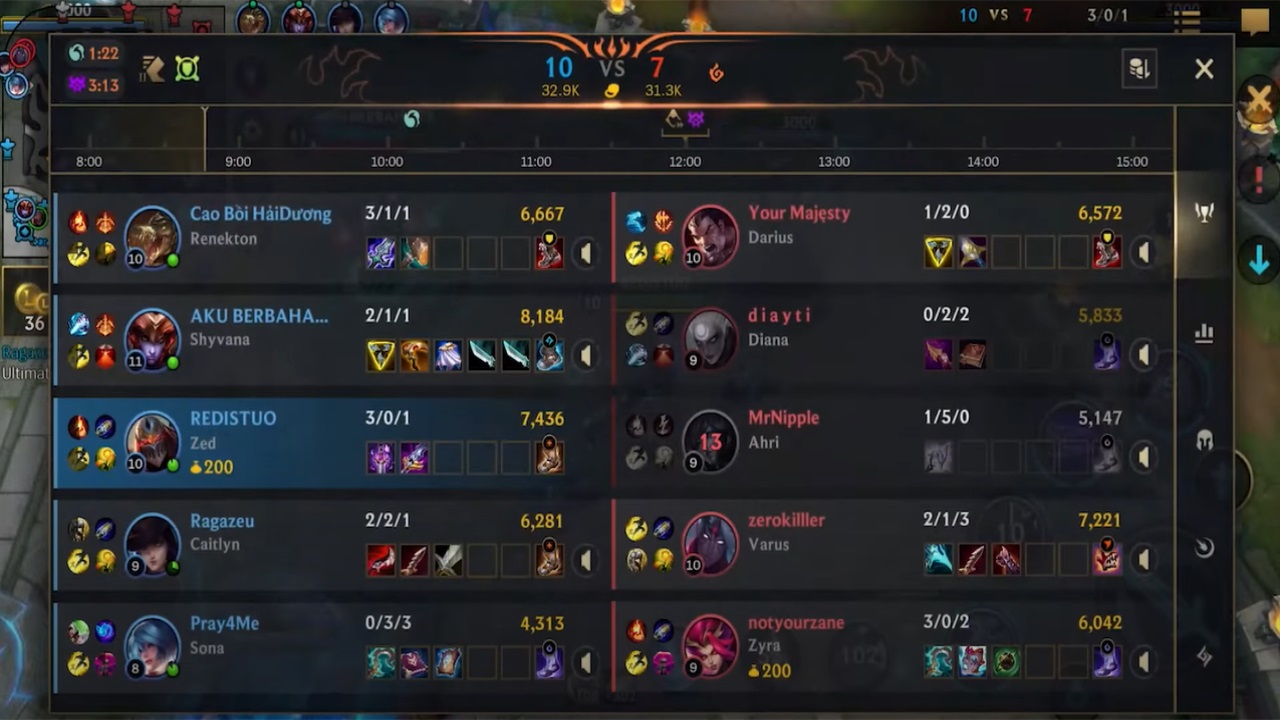1280x720 pixels.
Task: Open the helmet equipment tab
Action: click(1204, 441)
